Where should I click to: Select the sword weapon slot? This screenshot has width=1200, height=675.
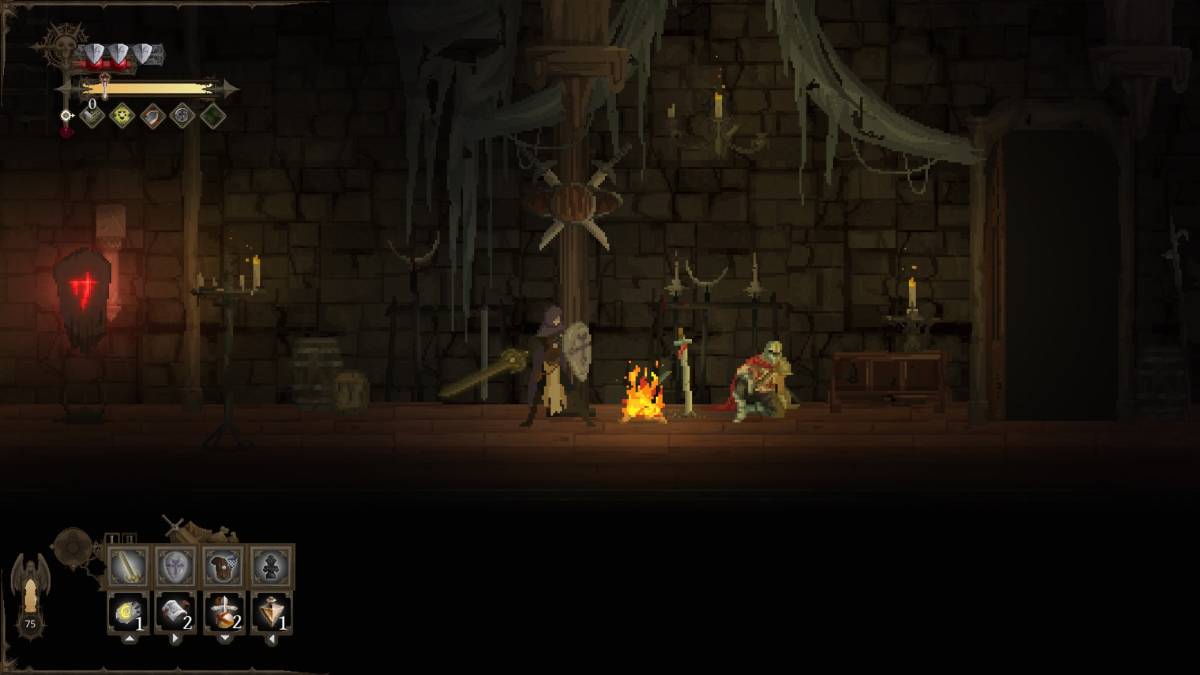click(128, 567)
